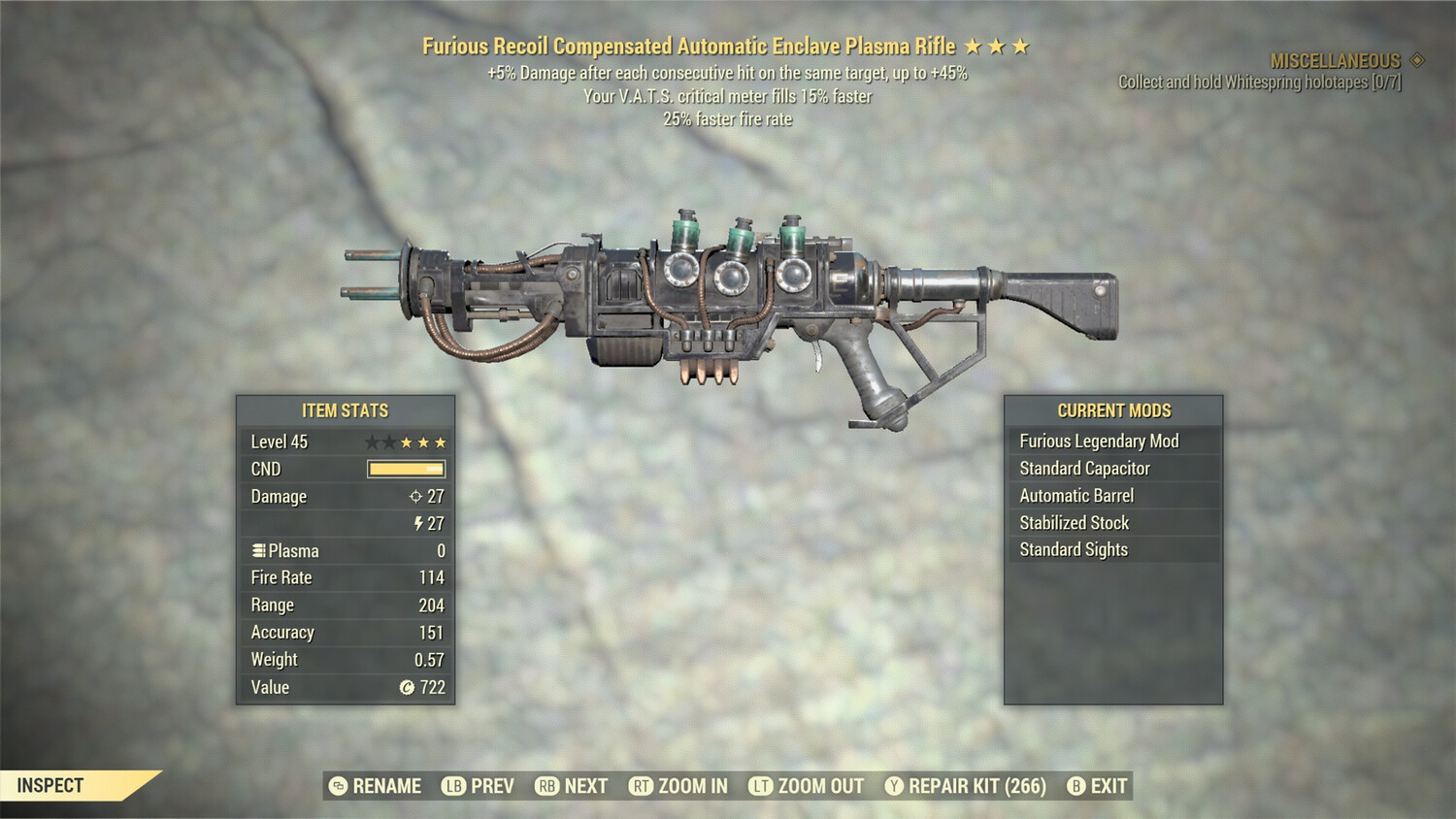Click the LB icon next to Prev
1456x819 pixels.
coord(451,786)
